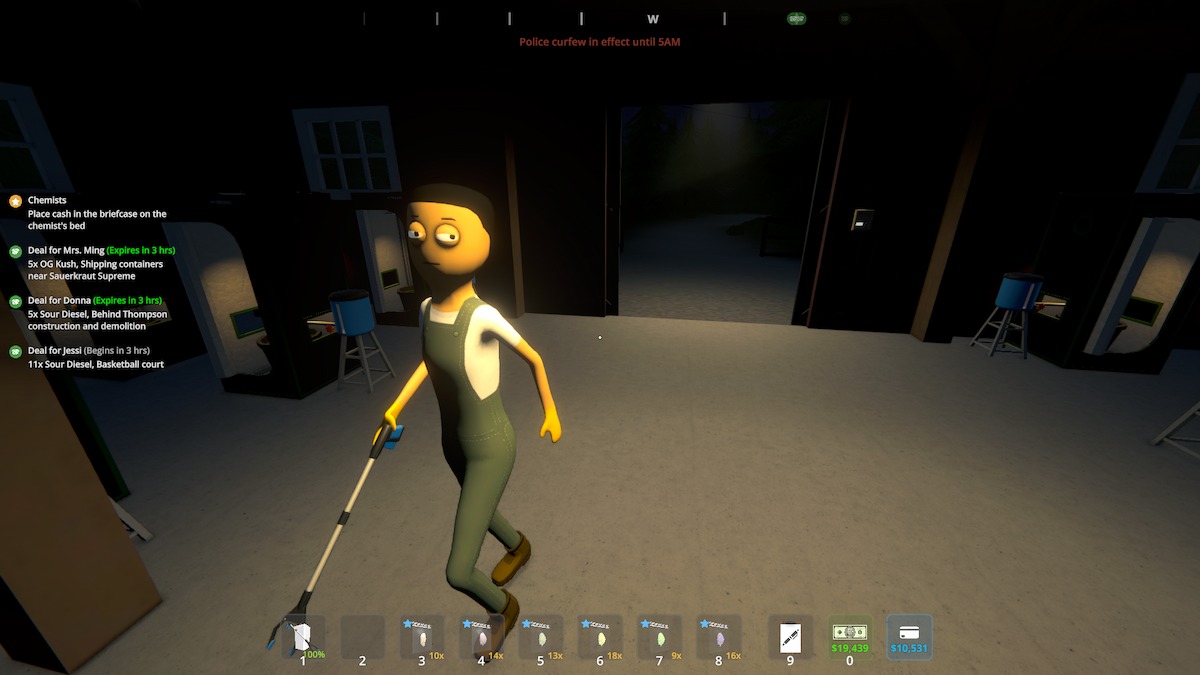Viewport: 1200px width, 675px height.
Task: Select the 10x baggie in slot 3
Action: coord(422,636)
